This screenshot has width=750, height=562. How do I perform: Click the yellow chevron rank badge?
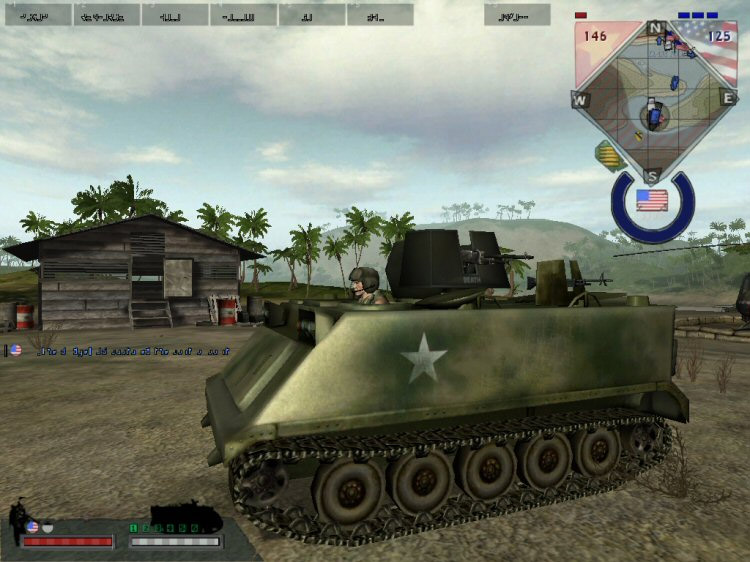coord(607,156)
